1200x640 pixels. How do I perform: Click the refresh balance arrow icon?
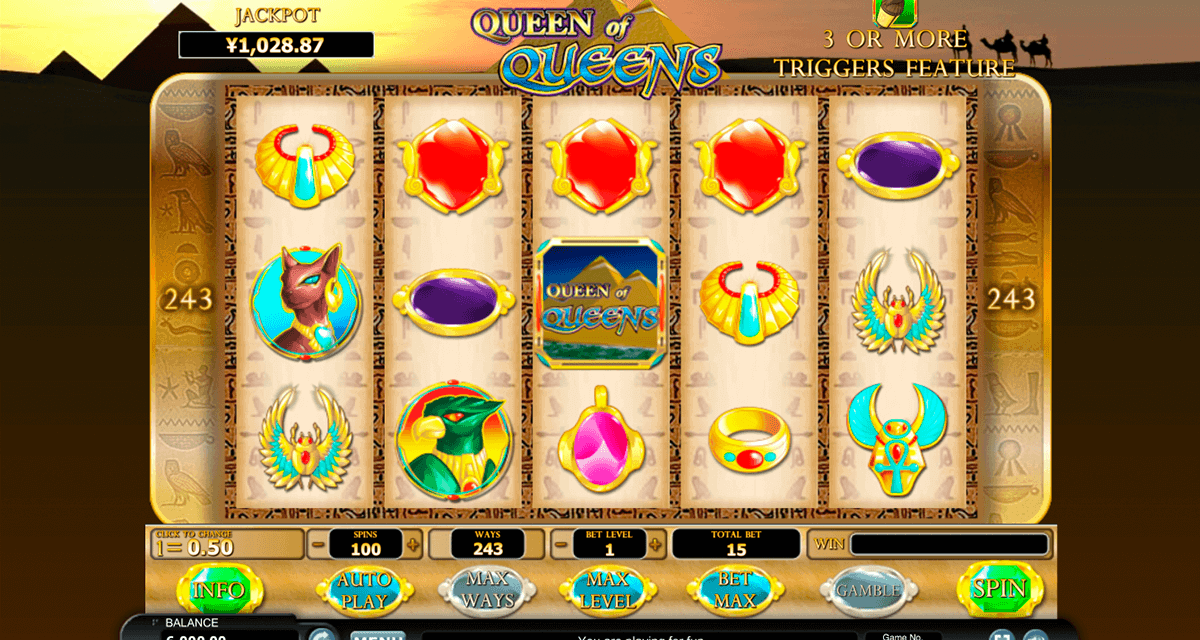click(x=321, y=634)
